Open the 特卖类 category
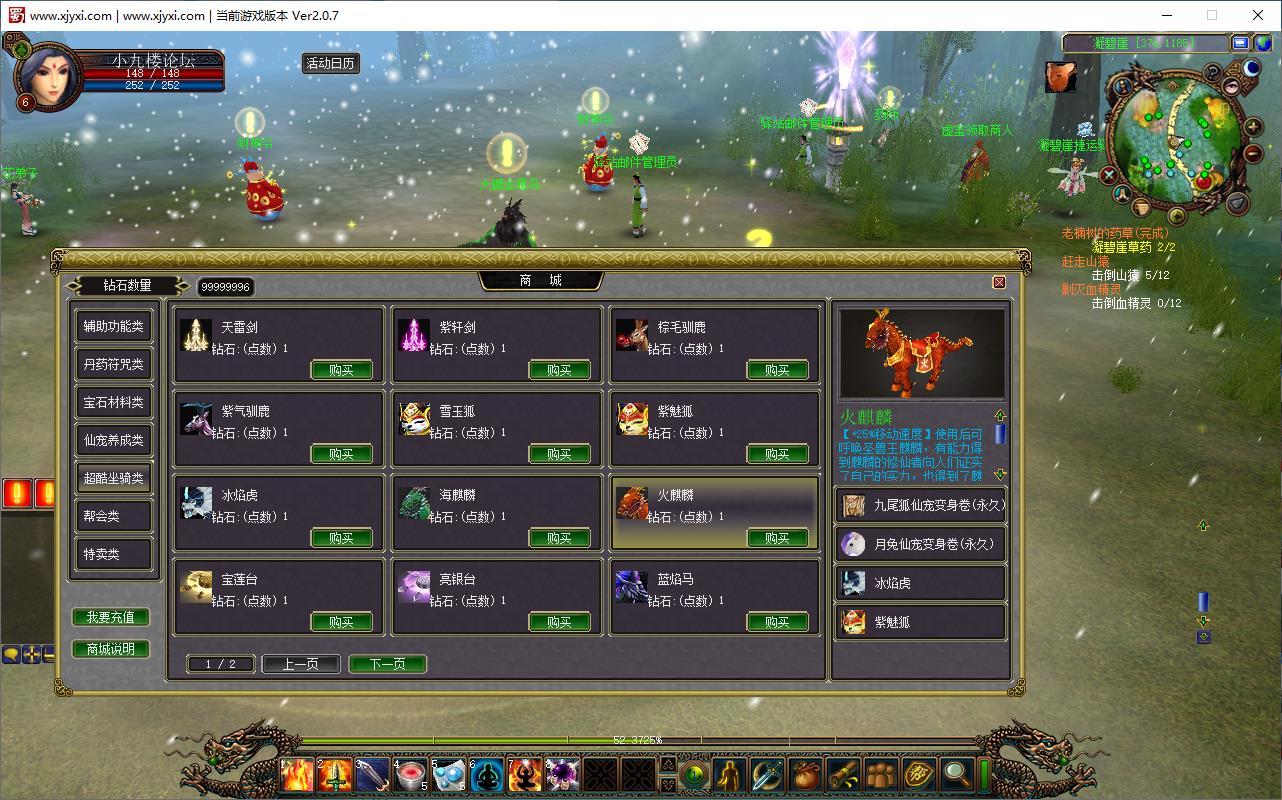The width and height of the screenshot is (1282, 800). tap(114, 554)
